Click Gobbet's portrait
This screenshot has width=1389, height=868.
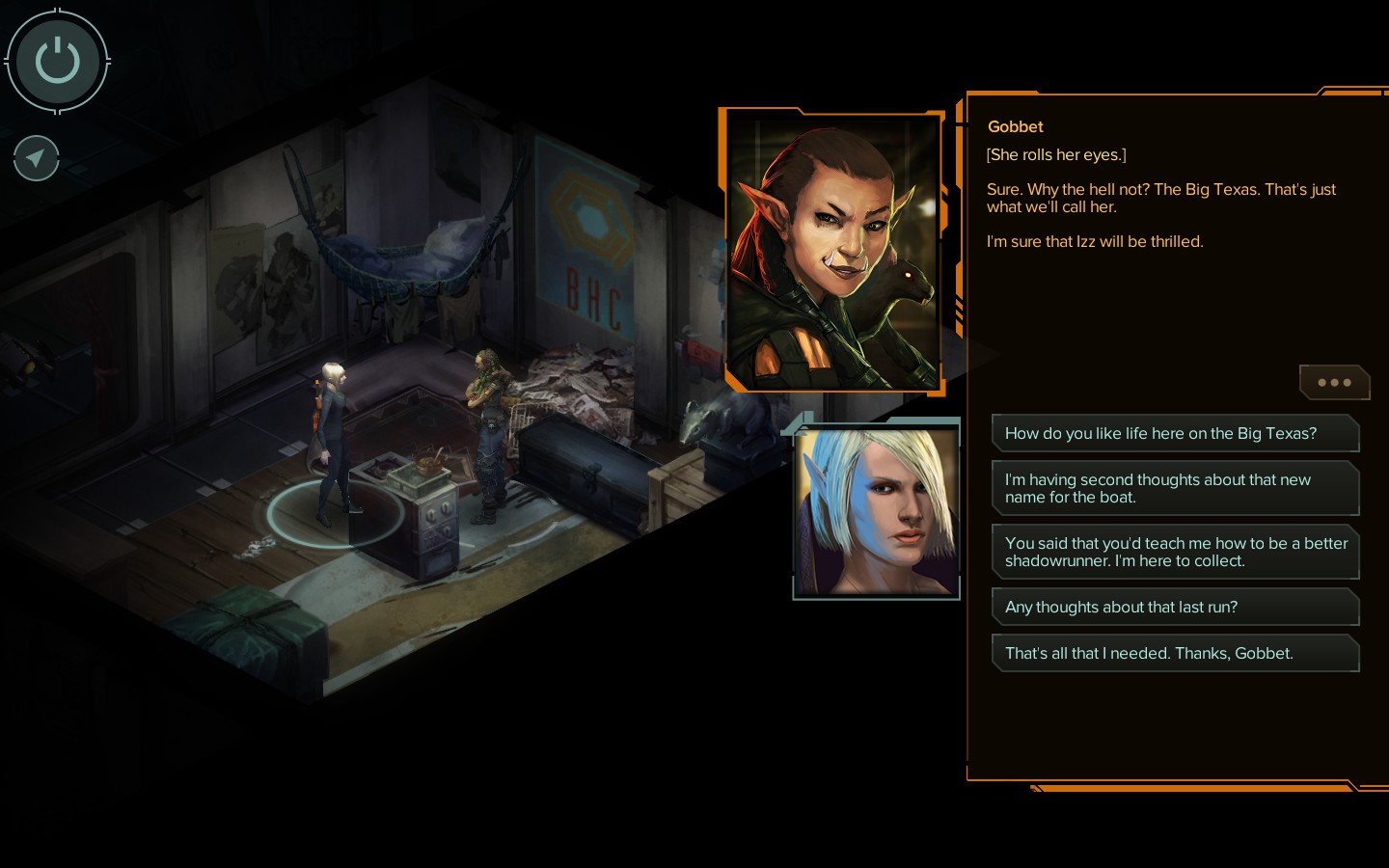coord(831,253)
